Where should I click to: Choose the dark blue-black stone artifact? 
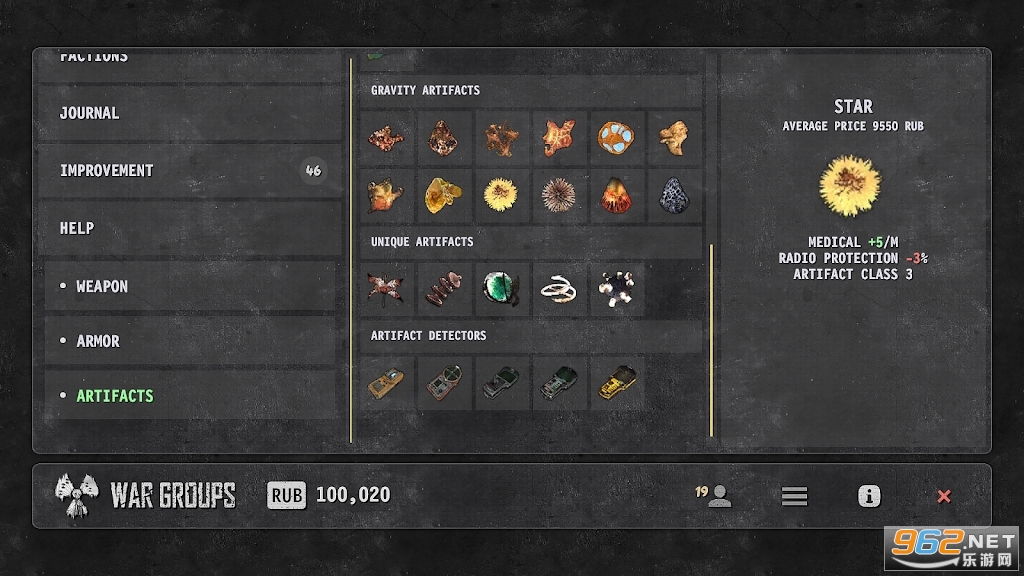tap(673, 194)
